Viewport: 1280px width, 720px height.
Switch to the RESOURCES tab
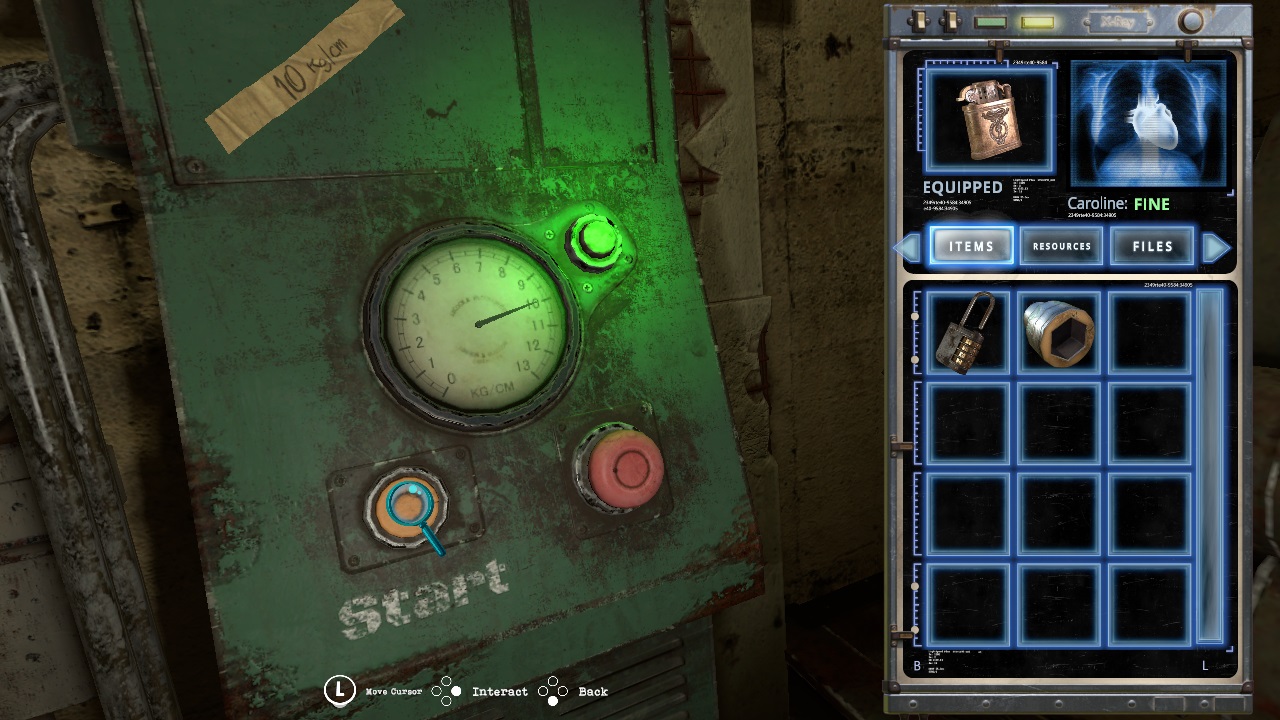pos(1062,246)
